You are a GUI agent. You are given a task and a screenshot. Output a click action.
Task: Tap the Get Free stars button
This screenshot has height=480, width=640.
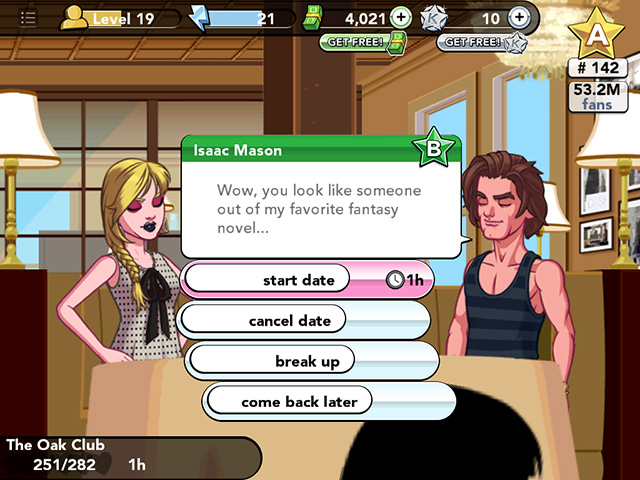(479, 42)
